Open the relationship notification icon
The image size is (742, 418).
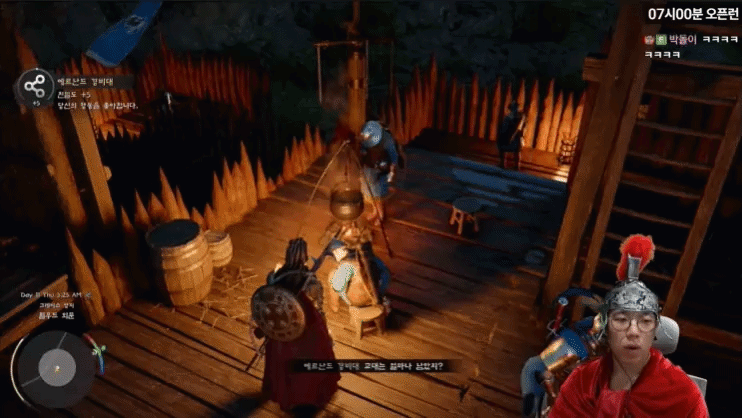tap(36, 86)
